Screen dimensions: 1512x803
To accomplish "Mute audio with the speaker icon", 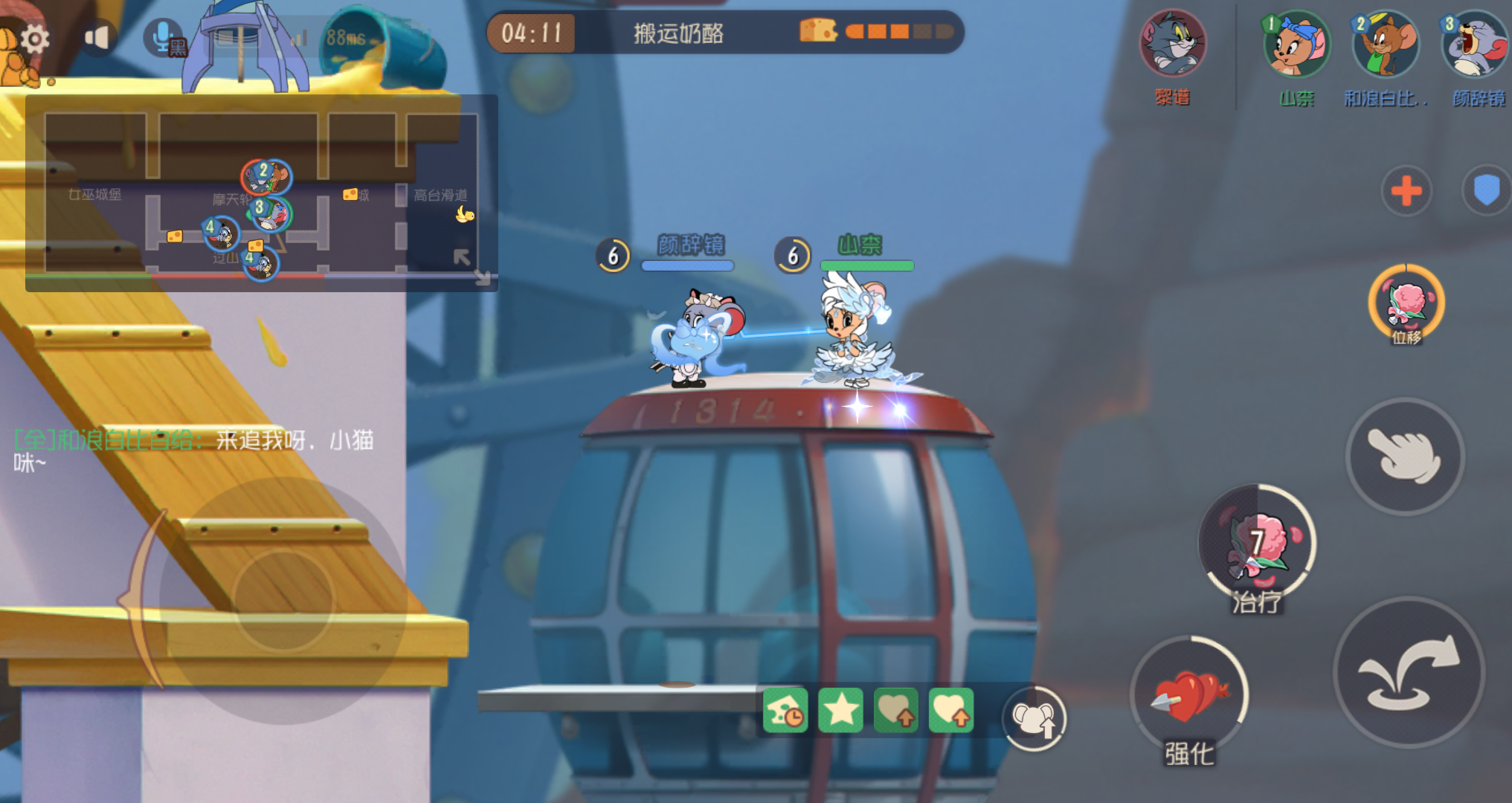I will click(x=97, y=38).
